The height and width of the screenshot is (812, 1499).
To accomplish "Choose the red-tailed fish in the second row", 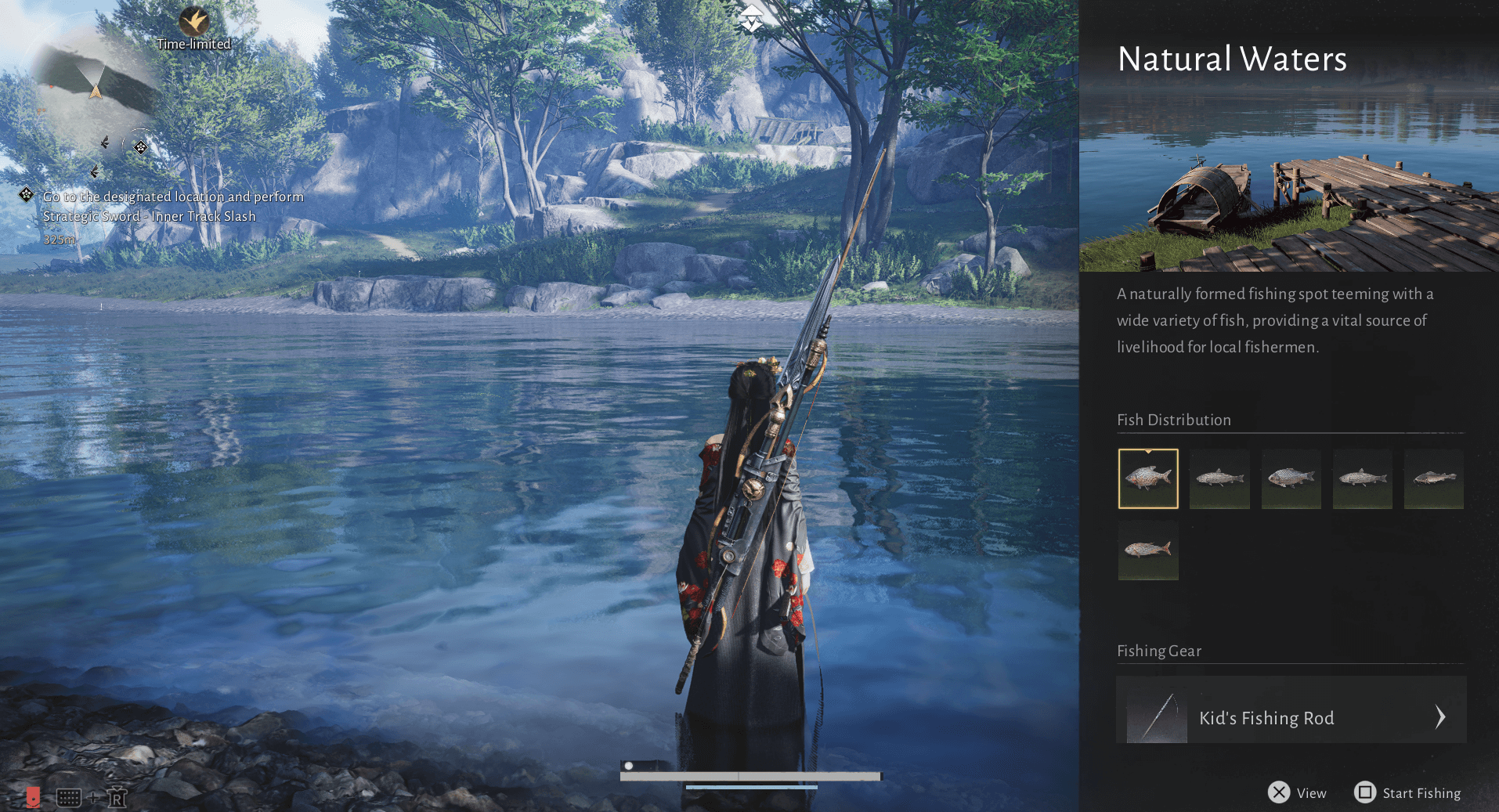I will [x=1148, y=550].
